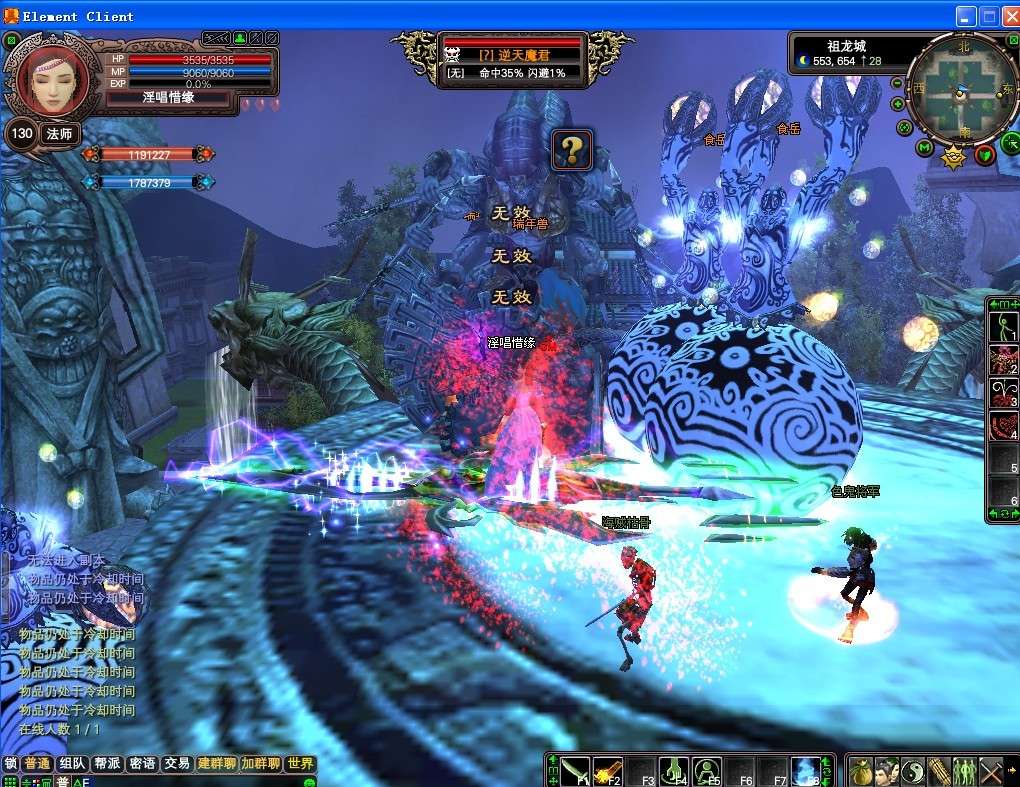Image resolution: width=1020 pixels, height=787 pixels.
Task: Choose the 交易 trade chat tab
Action: click(x=177, y=763)
